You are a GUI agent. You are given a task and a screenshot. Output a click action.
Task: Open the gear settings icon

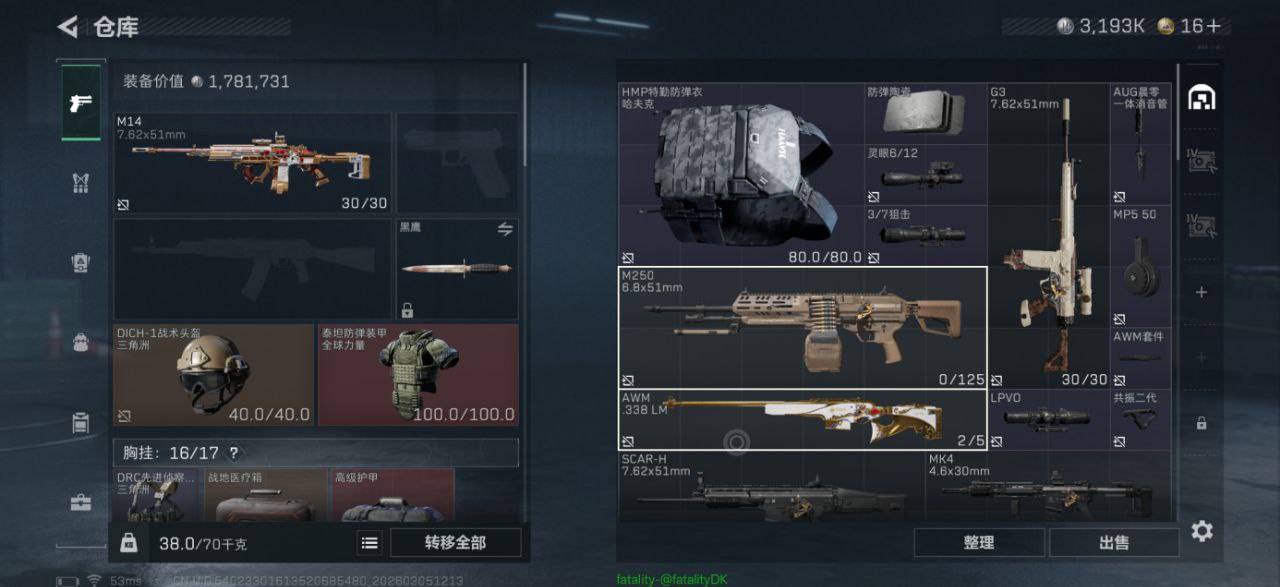tap(1202, 531)
